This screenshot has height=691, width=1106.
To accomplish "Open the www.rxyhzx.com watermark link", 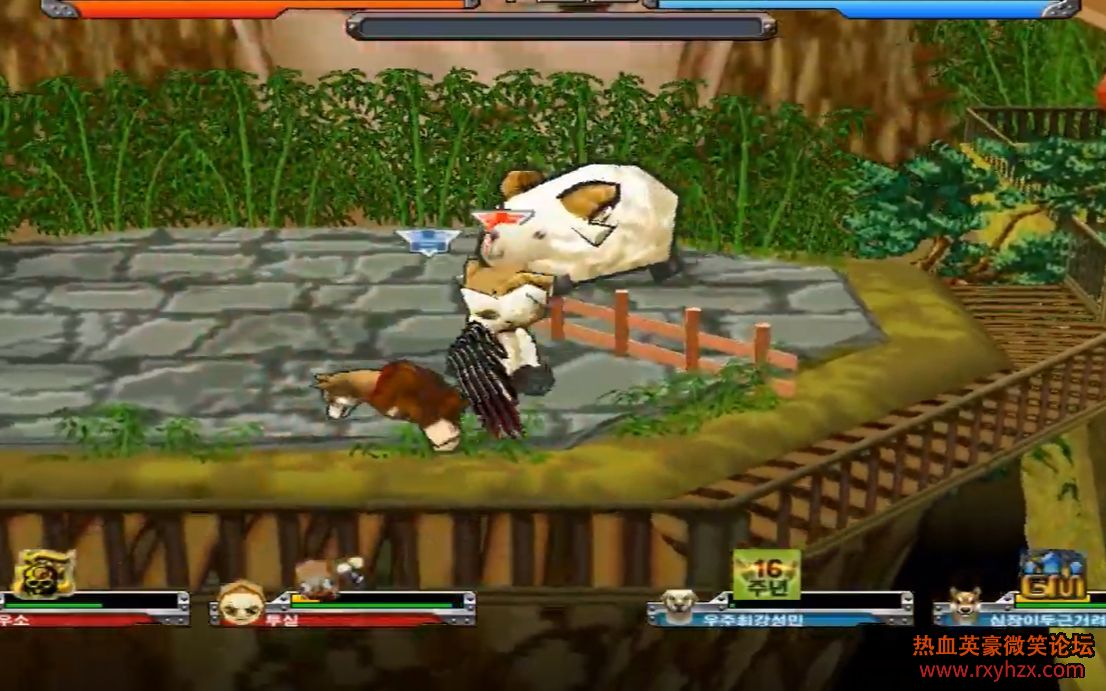I will click(x=1000, y=671).
